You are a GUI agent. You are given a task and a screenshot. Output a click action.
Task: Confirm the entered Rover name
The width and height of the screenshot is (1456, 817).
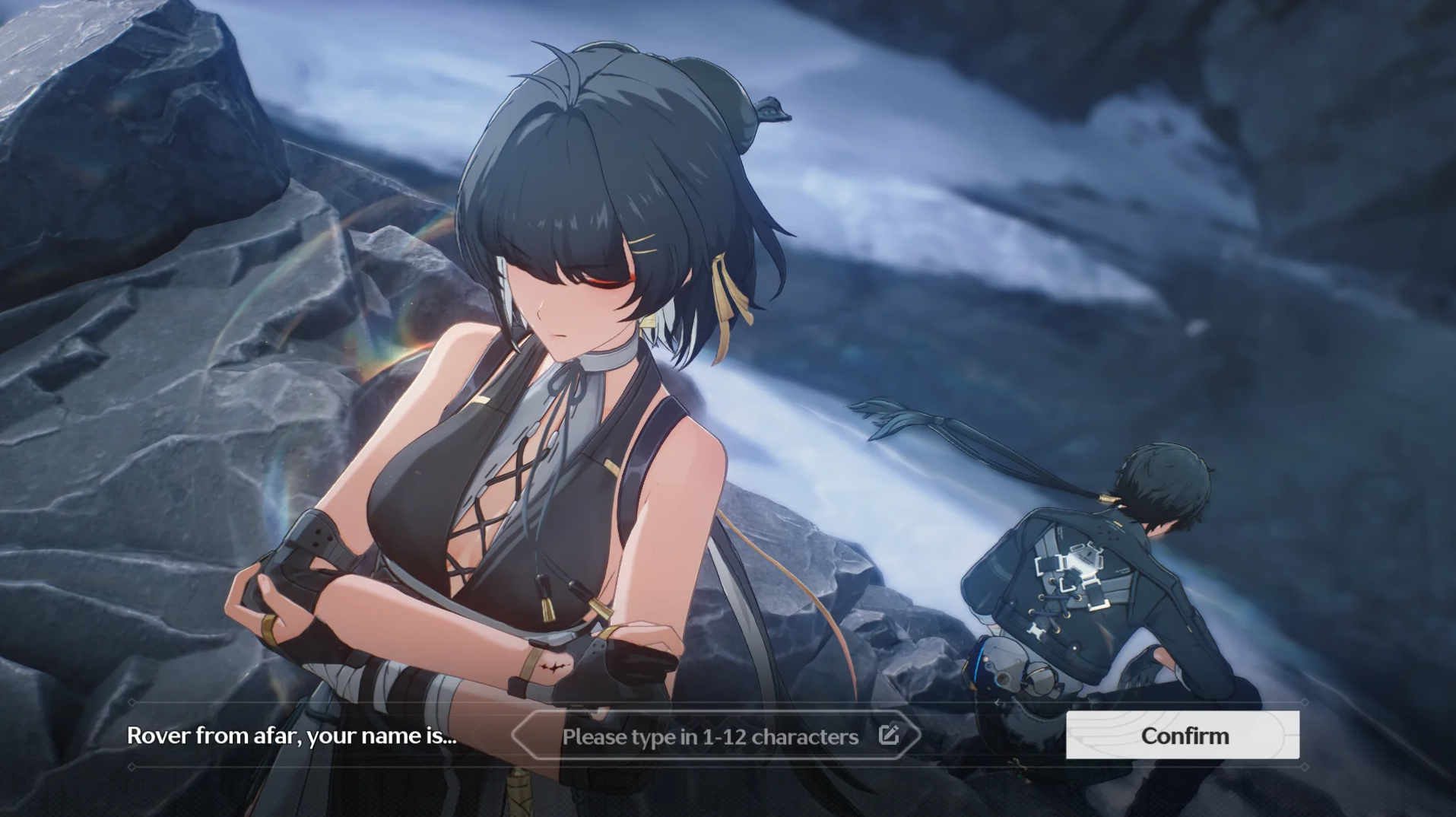pos(1182,736)
